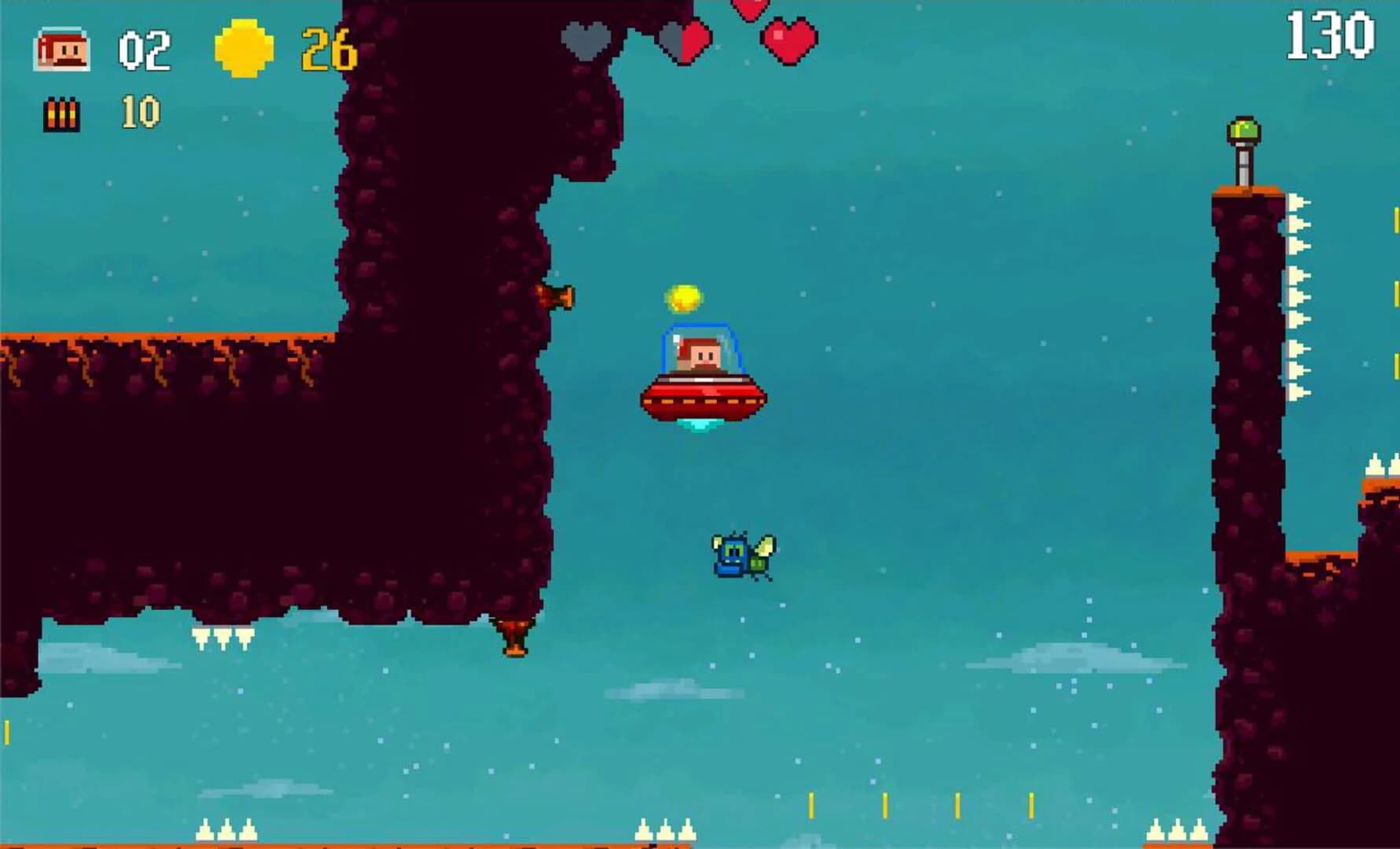Image resolution: width=1400 pixels, height=849 pixels.
Task: Click the astronaut lives portrait icon
Action: coord(63,49)
